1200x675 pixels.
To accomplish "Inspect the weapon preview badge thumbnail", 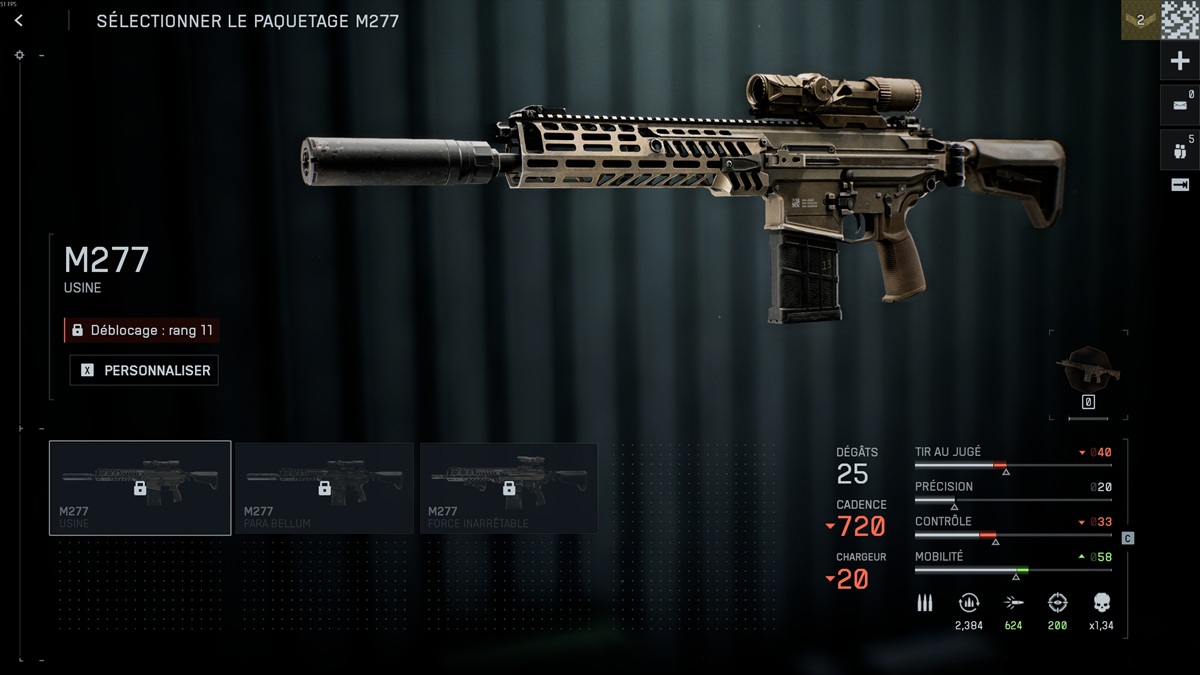I will (1088, 368).
